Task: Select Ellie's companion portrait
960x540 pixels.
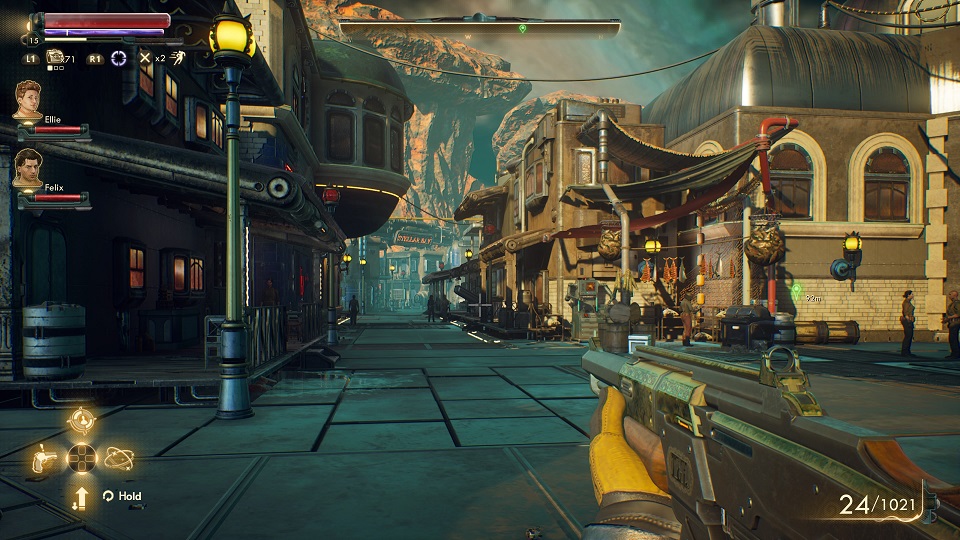Action: (28, 100)
